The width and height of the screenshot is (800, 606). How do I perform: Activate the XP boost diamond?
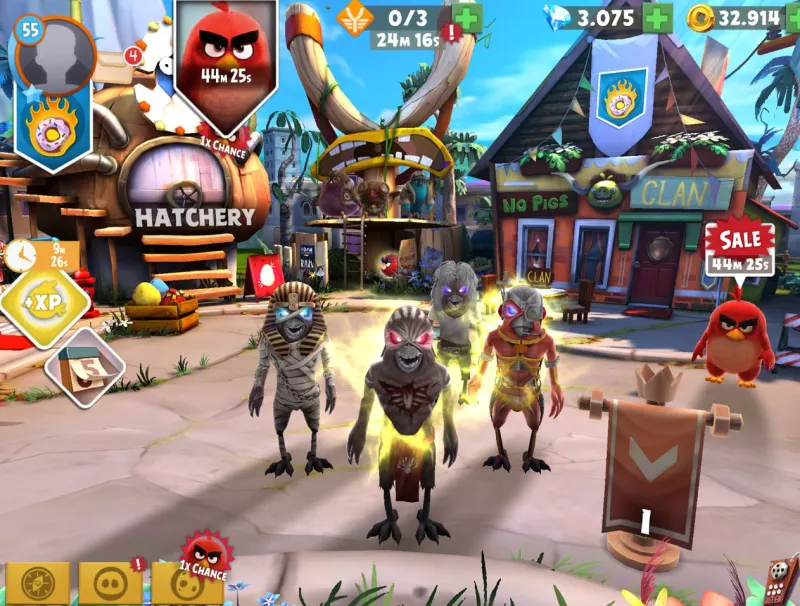point(42,303)
